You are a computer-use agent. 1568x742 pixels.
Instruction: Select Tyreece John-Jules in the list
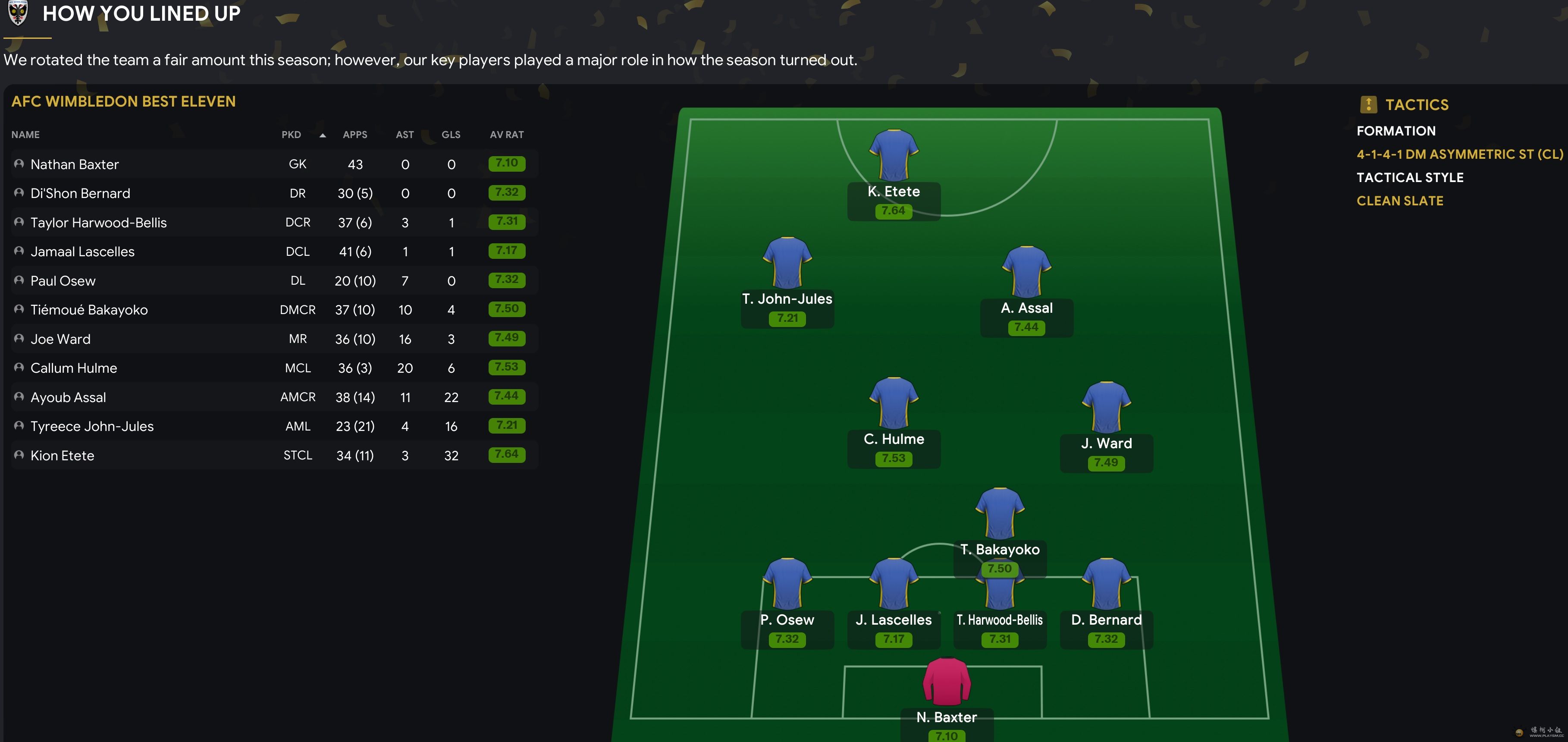point(93,426)
